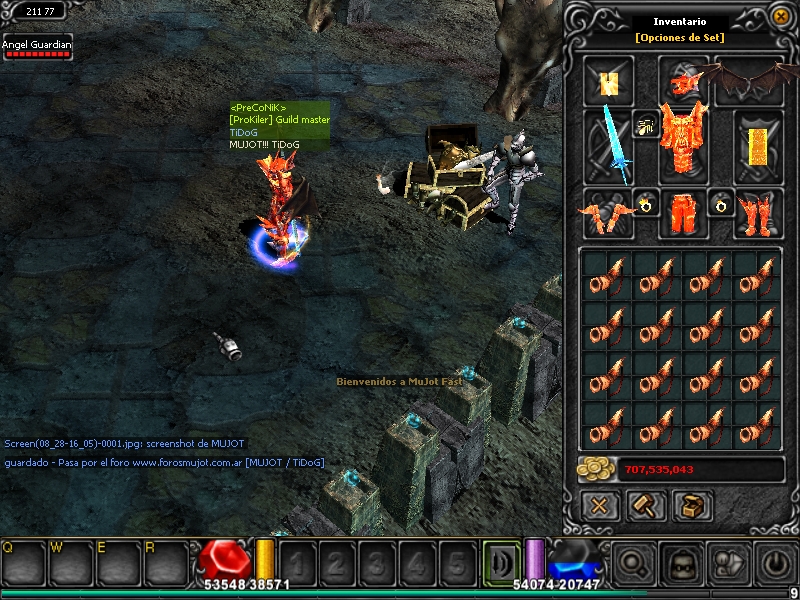This screenshot has height=600, width=800.
Task: Open the character and arrow menu button
Action: (x=729, y=564)
